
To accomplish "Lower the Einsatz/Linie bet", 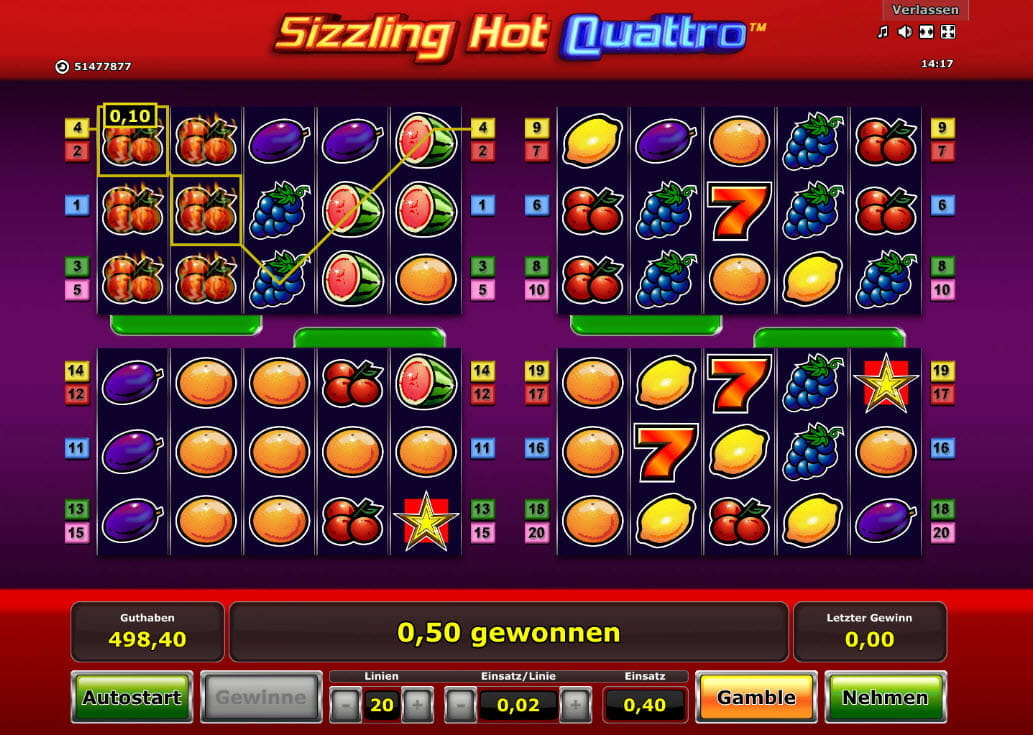I will tap(460, 705).
